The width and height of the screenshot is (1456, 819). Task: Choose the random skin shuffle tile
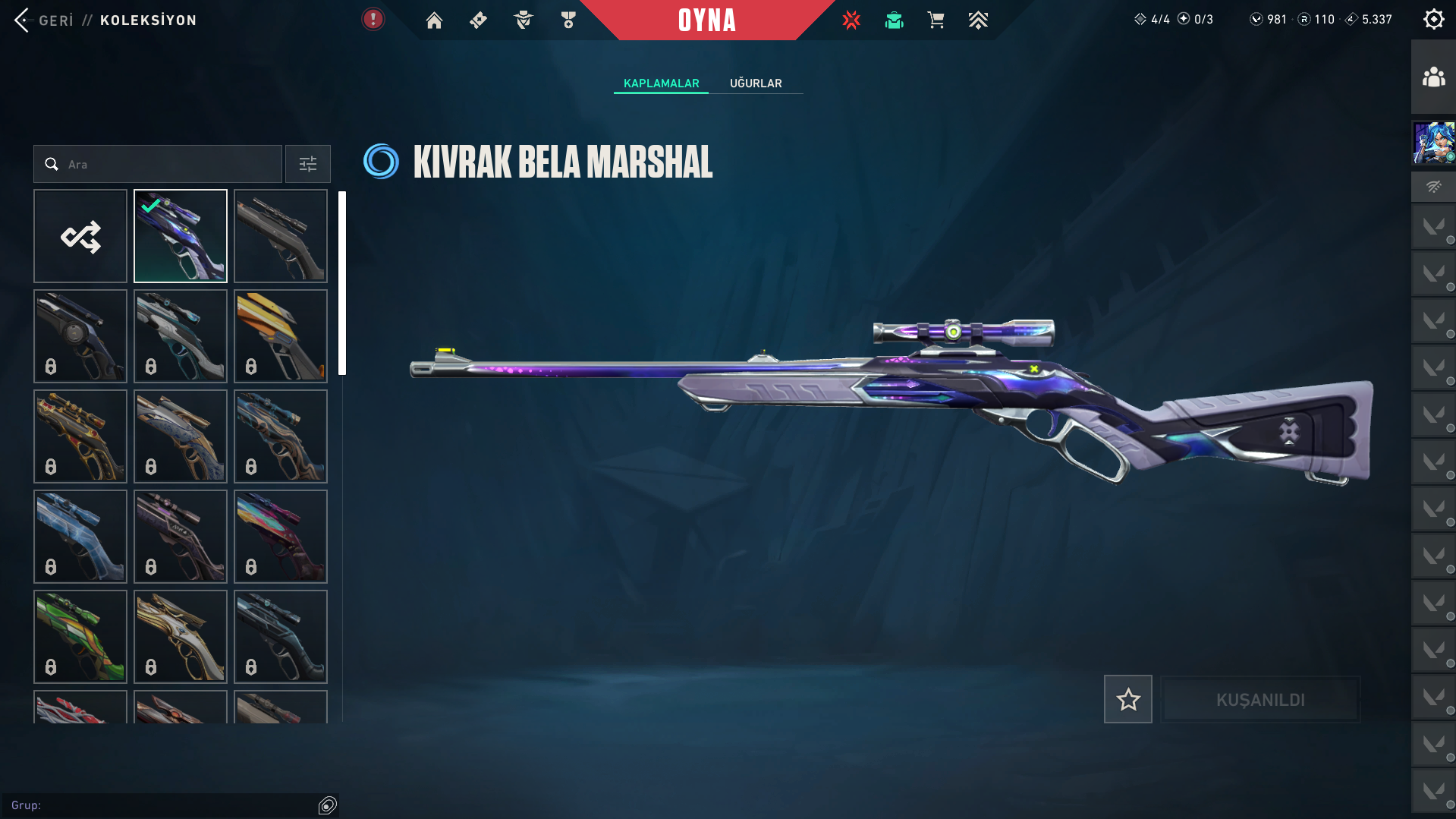80,237
